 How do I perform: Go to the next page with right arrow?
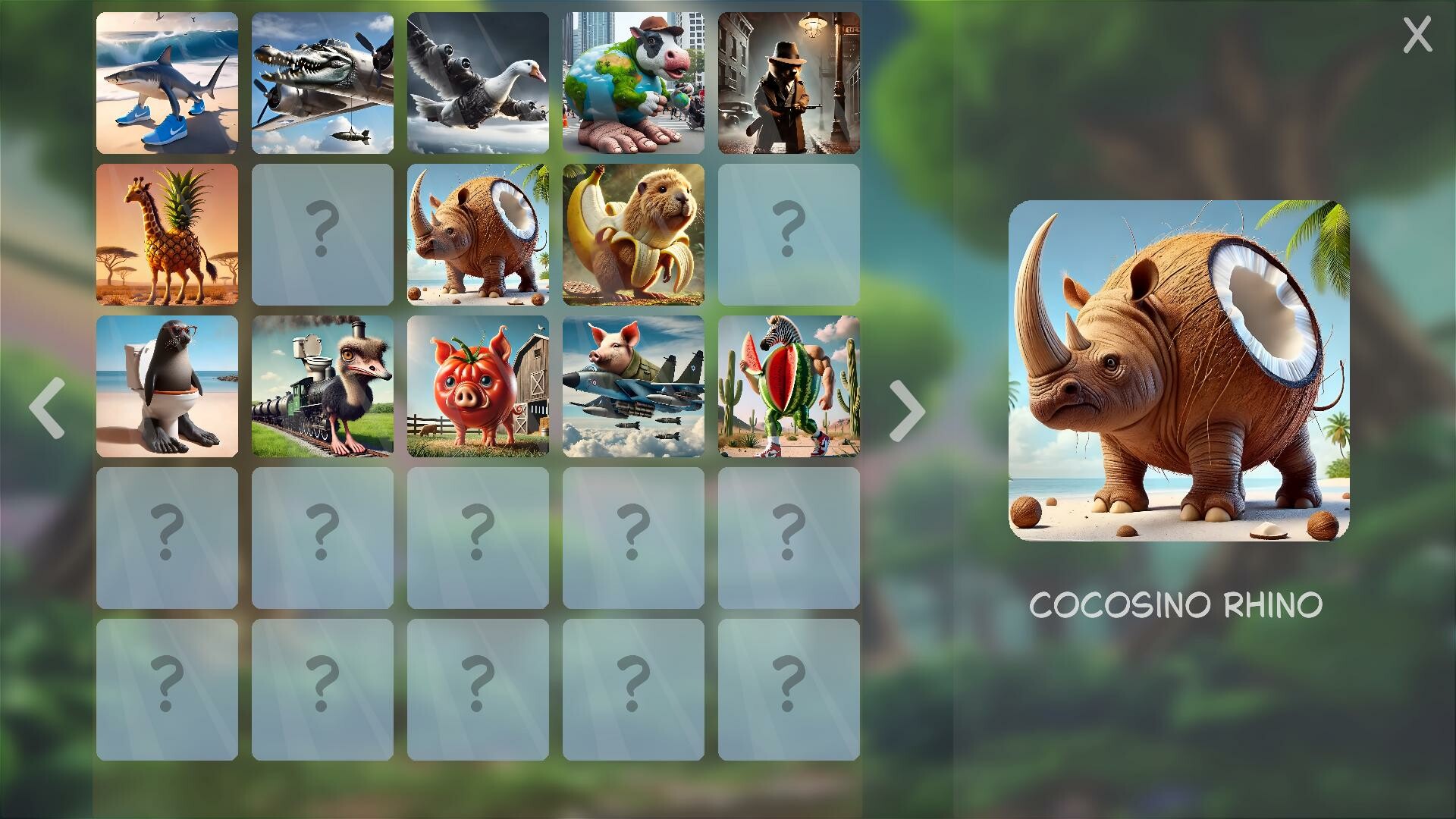907,409
